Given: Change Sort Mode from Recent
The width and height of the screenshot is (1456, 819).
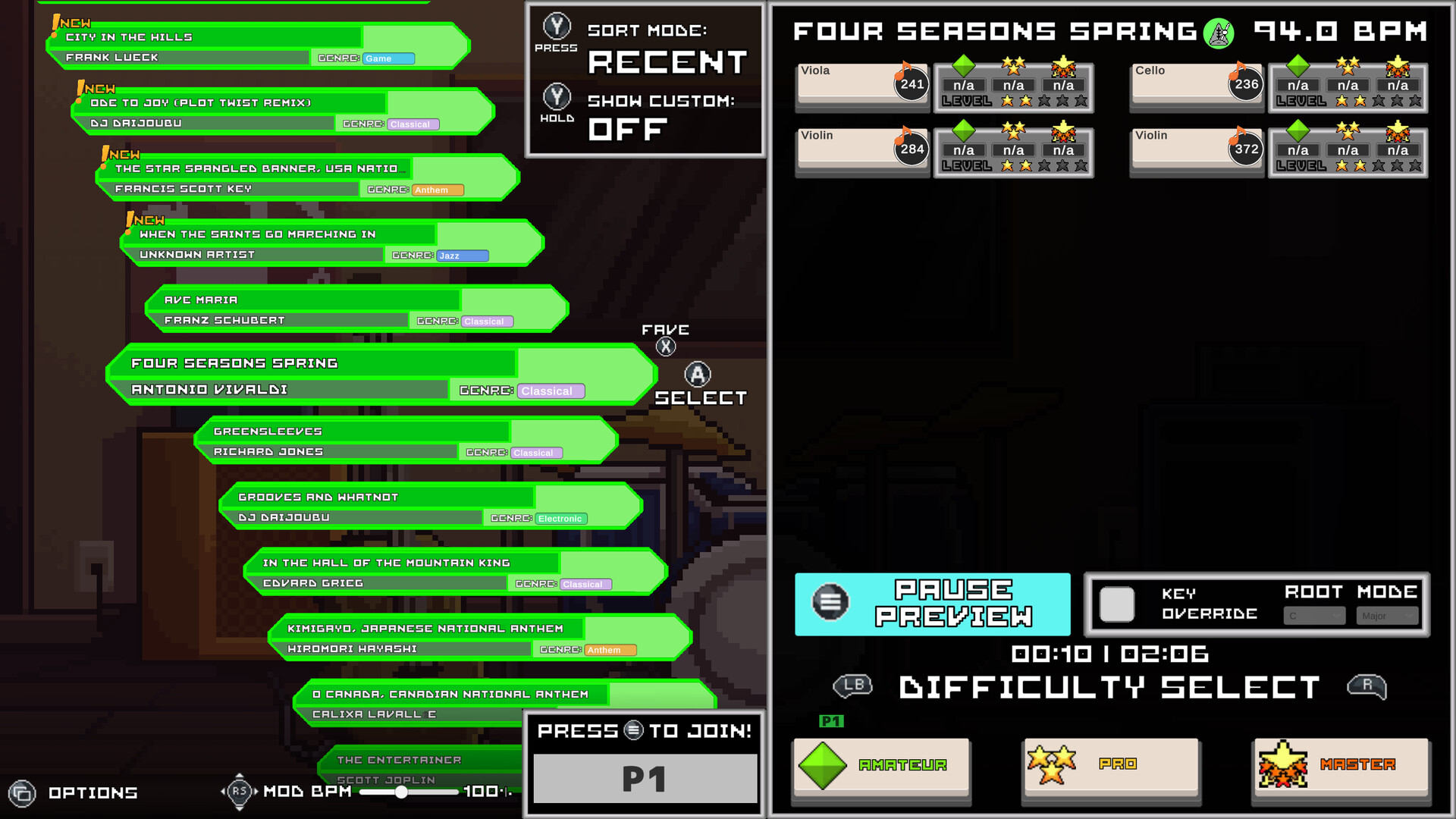Looking at the screenshot, I should [x=557, y=29].
